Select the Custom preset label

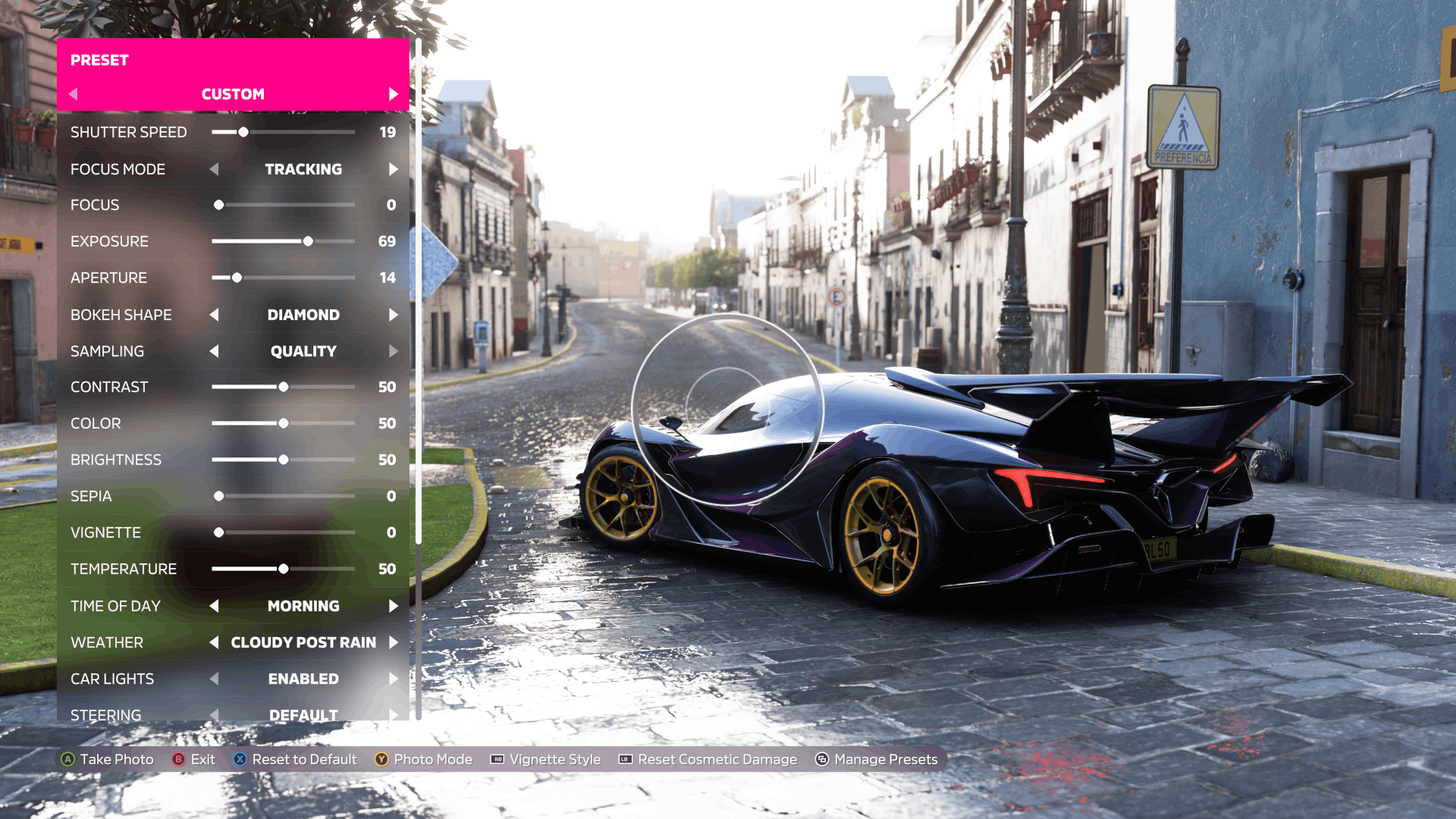tap(232, 94)
